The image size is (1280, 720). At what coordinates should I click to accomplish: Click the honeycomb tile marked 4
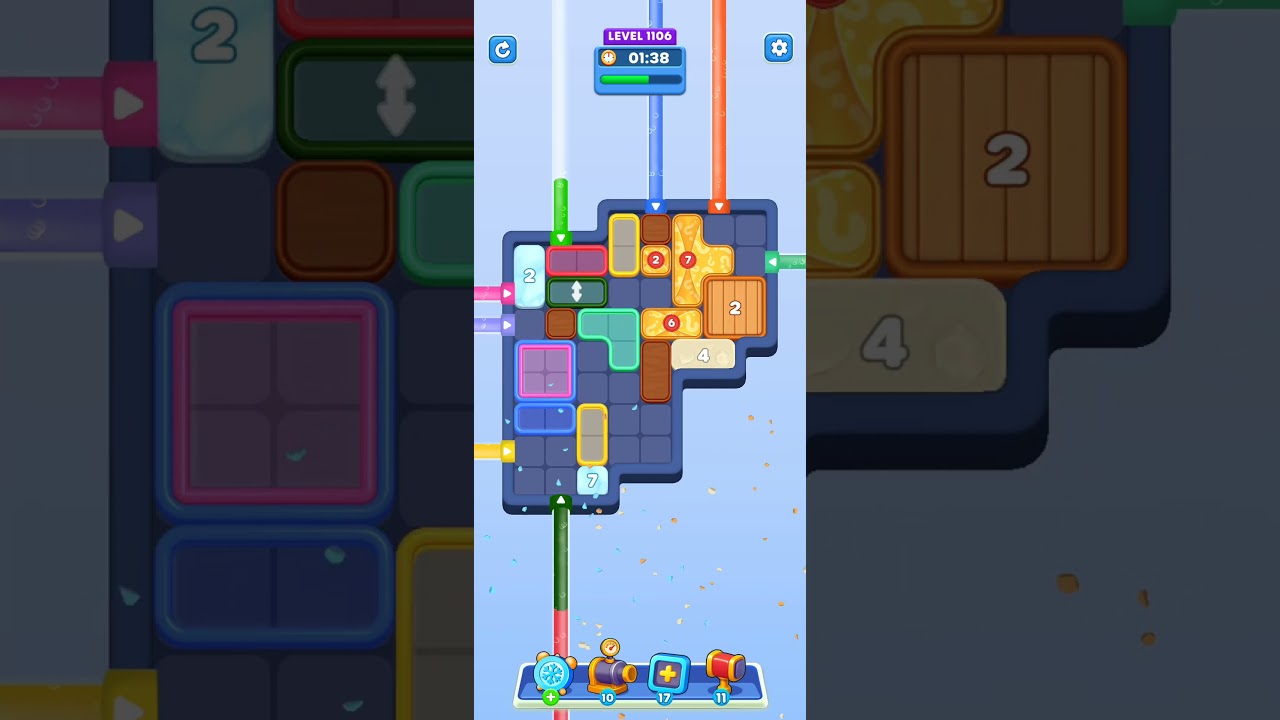(703, 354)
